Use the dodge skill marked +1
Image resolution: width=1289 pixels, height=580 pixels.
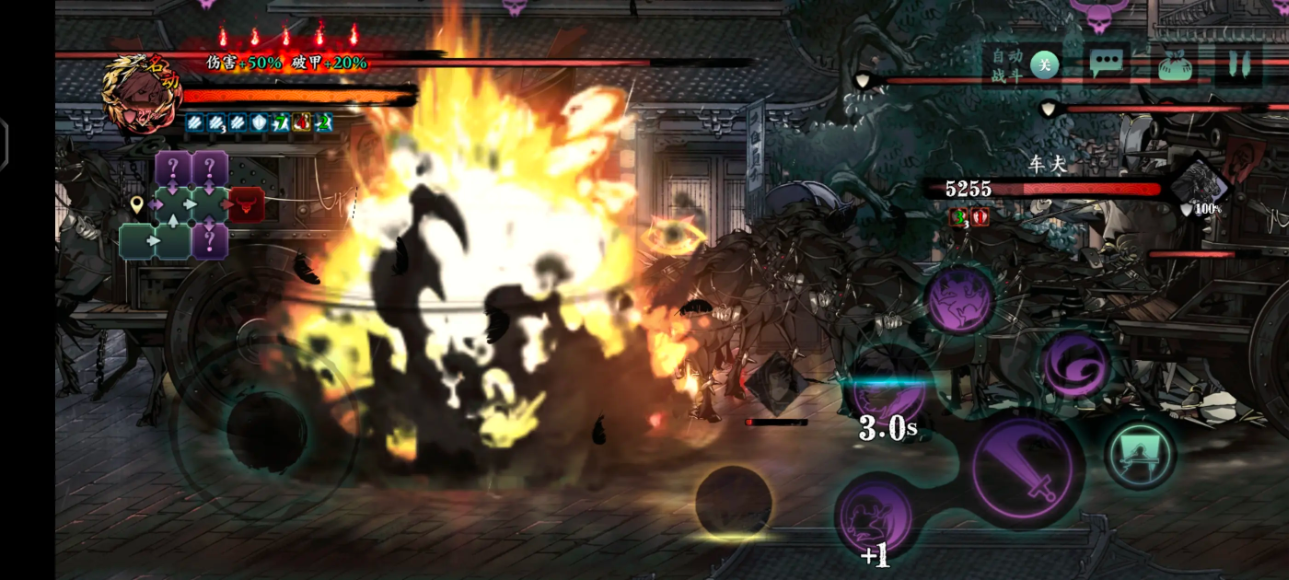coord(874,517)
